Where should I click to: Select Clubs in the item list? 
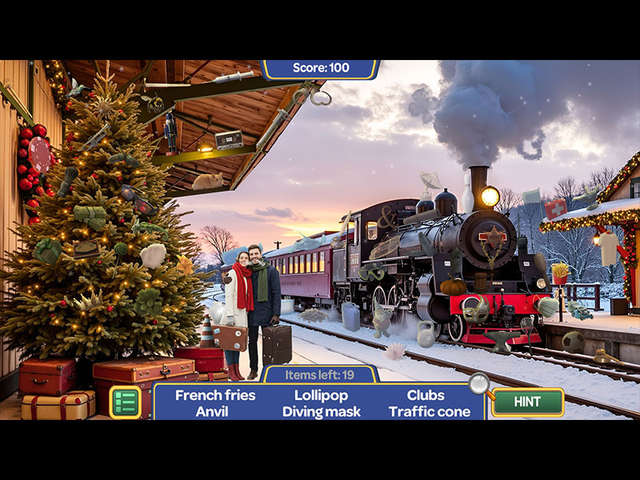pyautogui.click(x=425, y=395)
